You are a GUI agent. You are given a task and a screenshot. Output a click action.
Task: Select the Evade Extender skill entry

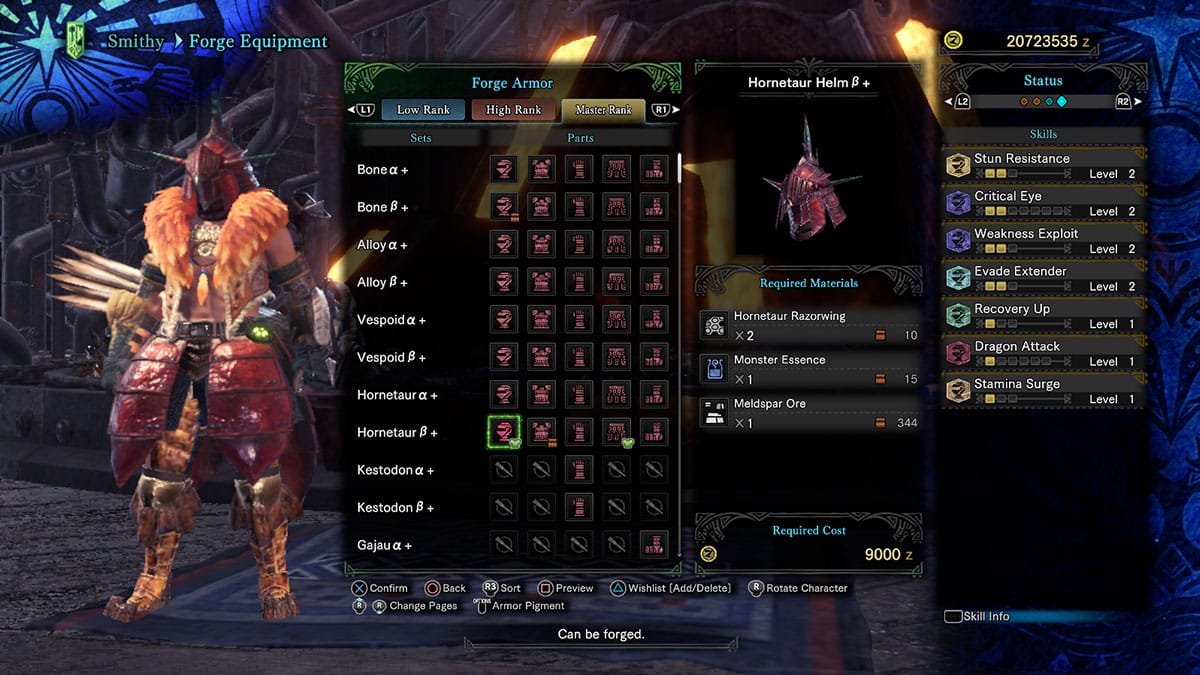point(1042,278)
